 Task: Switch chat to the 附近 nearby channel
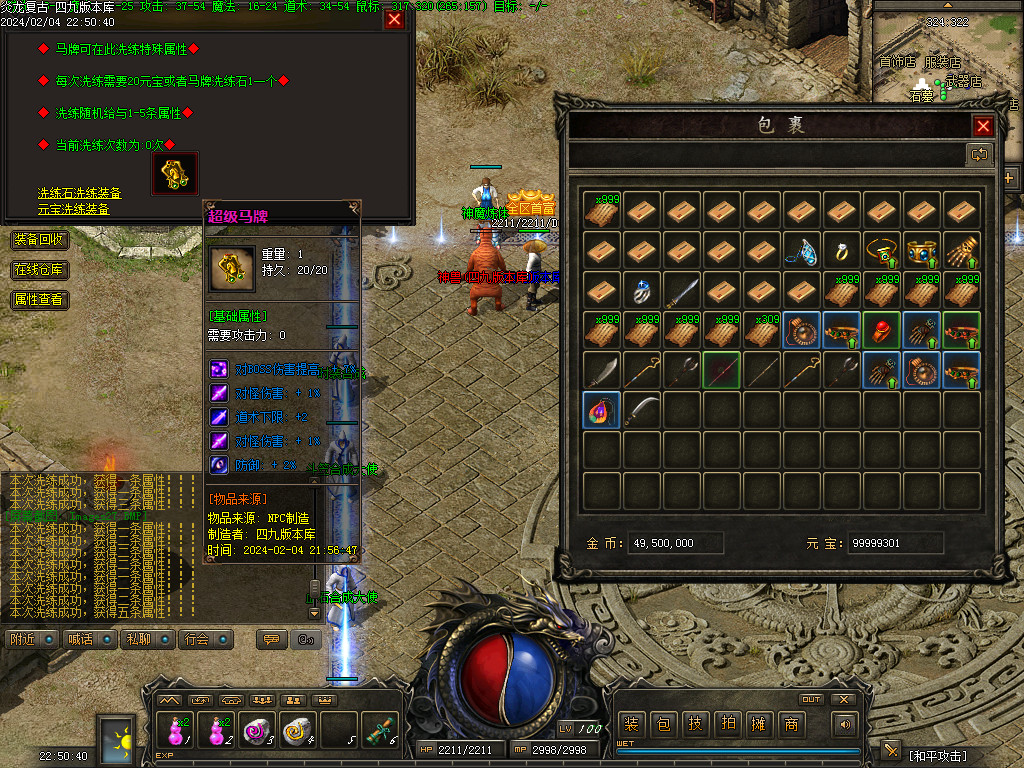30,639
